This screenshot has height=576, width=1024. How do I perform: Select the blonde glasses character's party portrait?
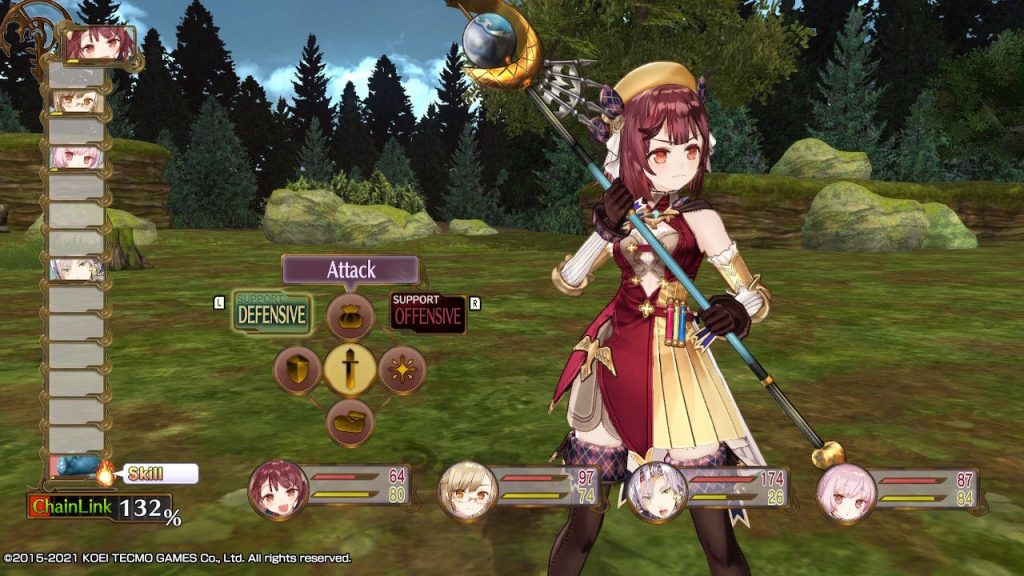(x=468, y=490)
